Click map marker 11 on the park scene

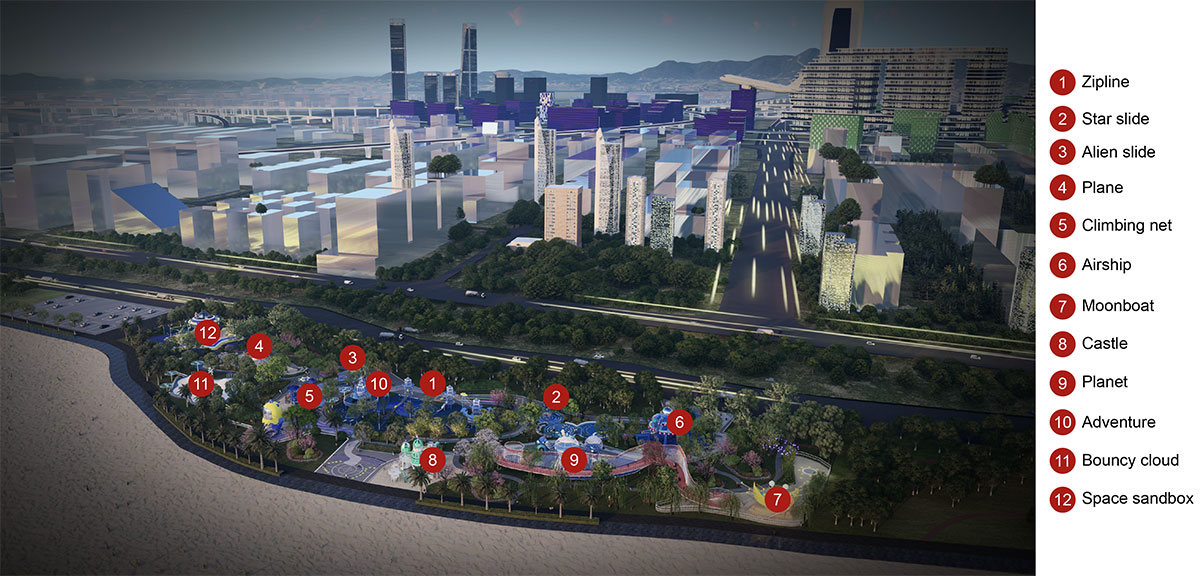(x=201, y=383)
